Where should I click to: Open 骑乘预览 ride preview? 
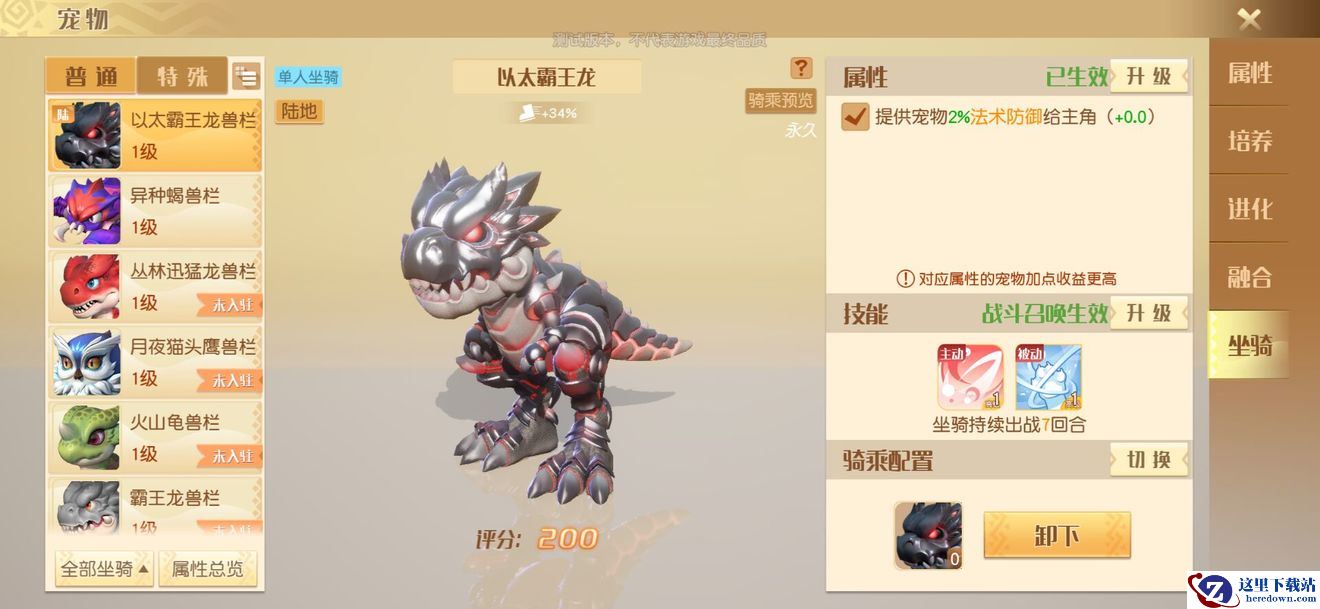(780, 100)
